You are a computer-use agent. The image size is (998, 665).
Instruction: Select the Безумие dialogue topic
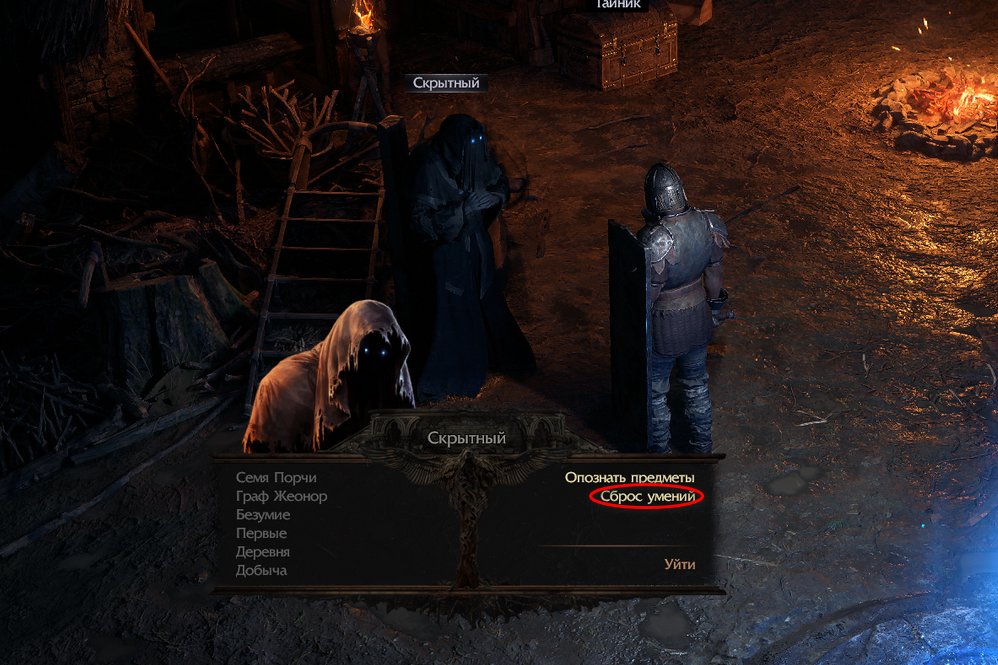263,515
